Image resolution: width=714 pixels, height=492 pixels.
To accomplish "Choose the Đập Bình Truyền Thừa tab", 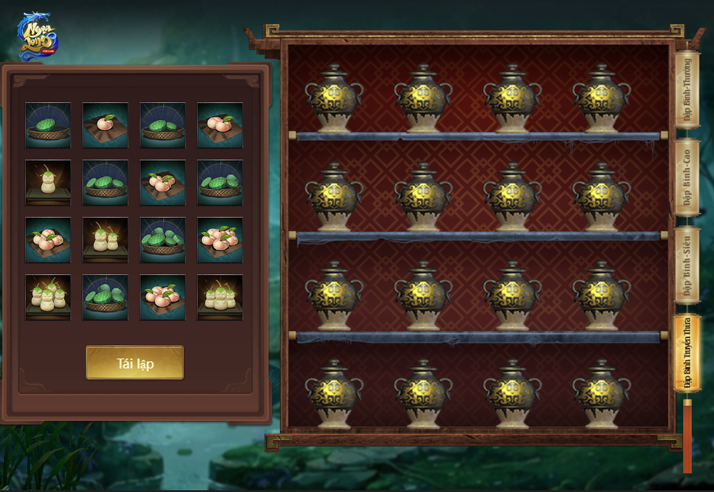I will point(687,354).
